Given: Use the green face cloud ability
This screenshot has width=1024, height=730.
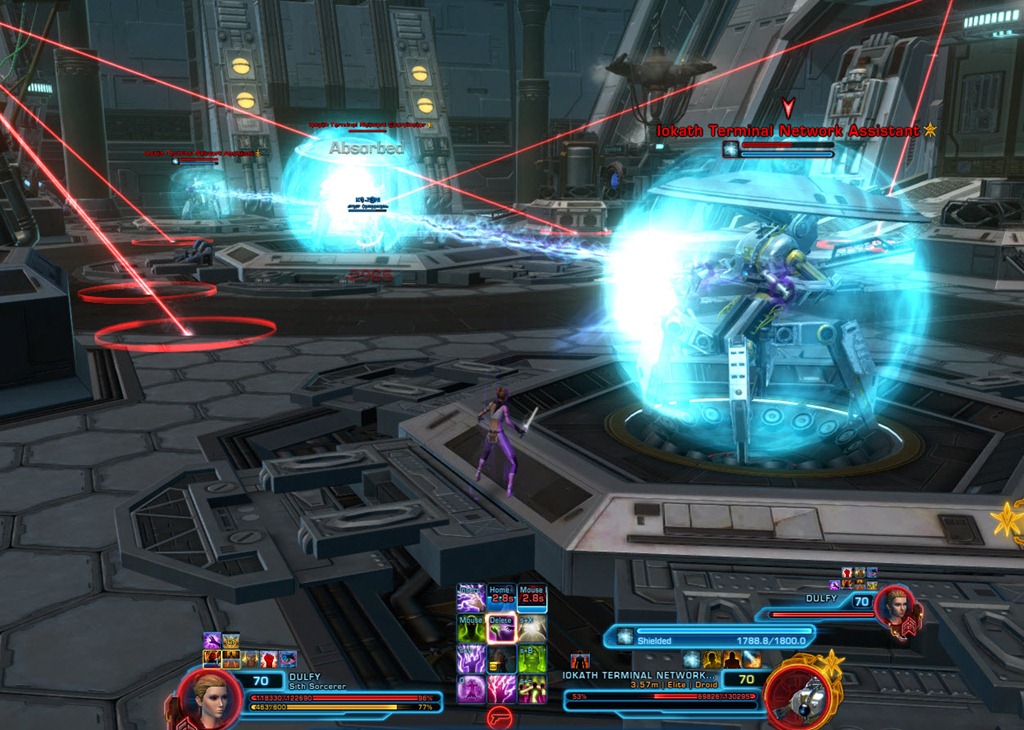Looking at the screenshot, I should 532,658.
